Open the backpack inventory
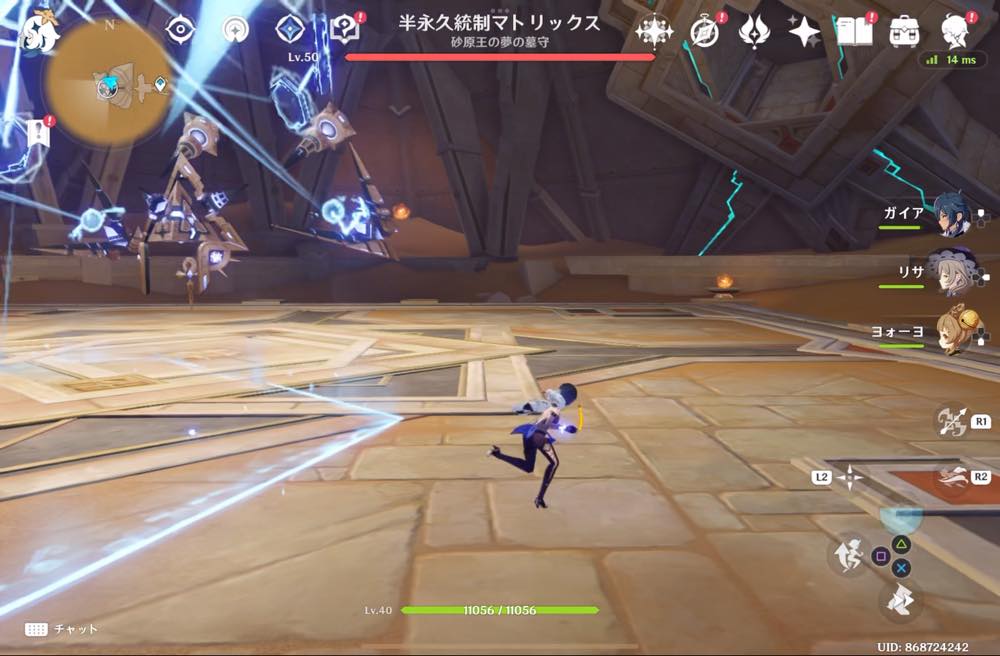Image resolution: width=1000 pixels, height=656 pixels. [x=905, y=31]
